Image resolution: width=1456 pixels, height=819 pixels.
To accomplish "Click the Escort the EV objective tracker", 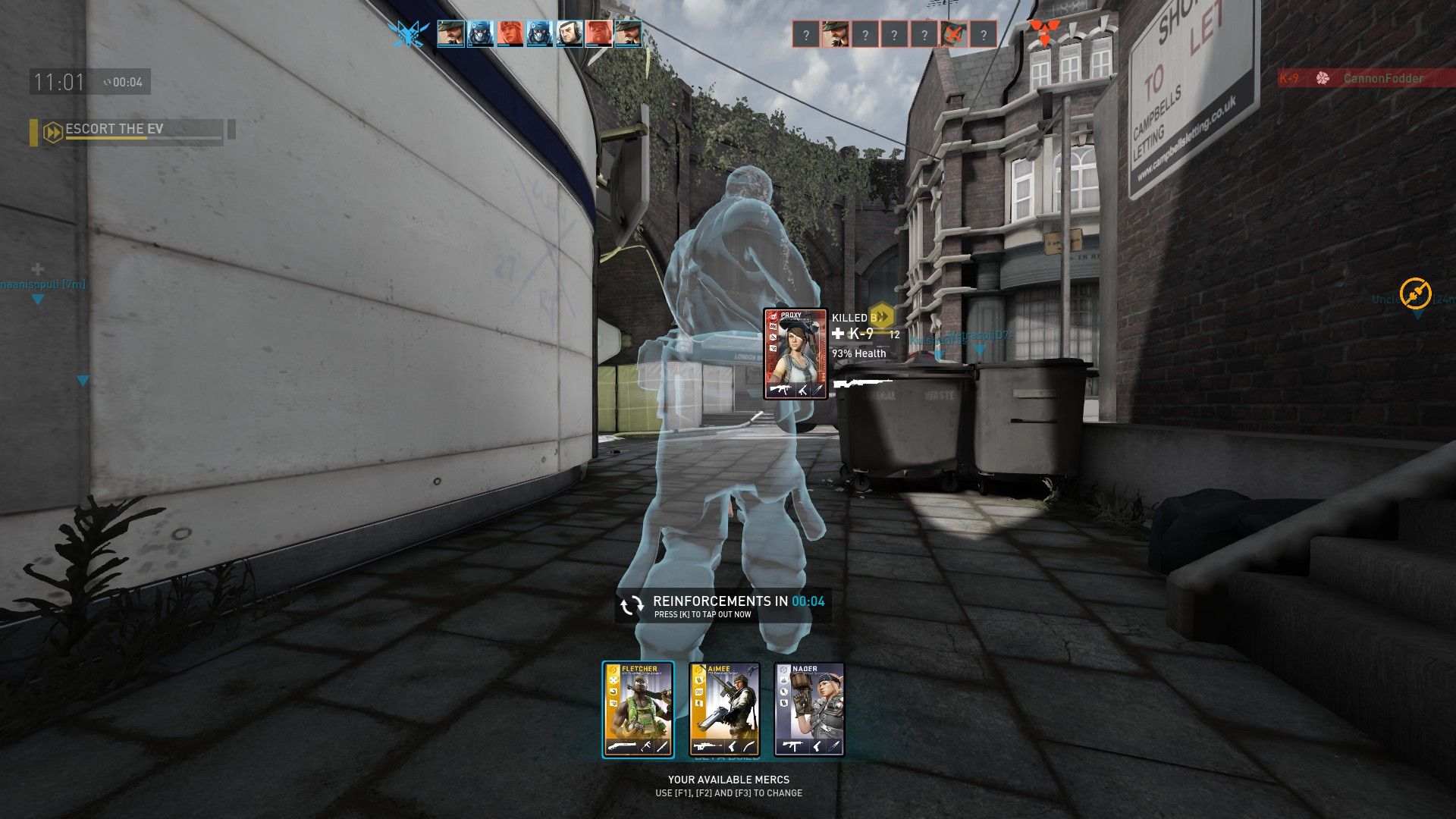I will pyautogui.click(x=129, y=130).
